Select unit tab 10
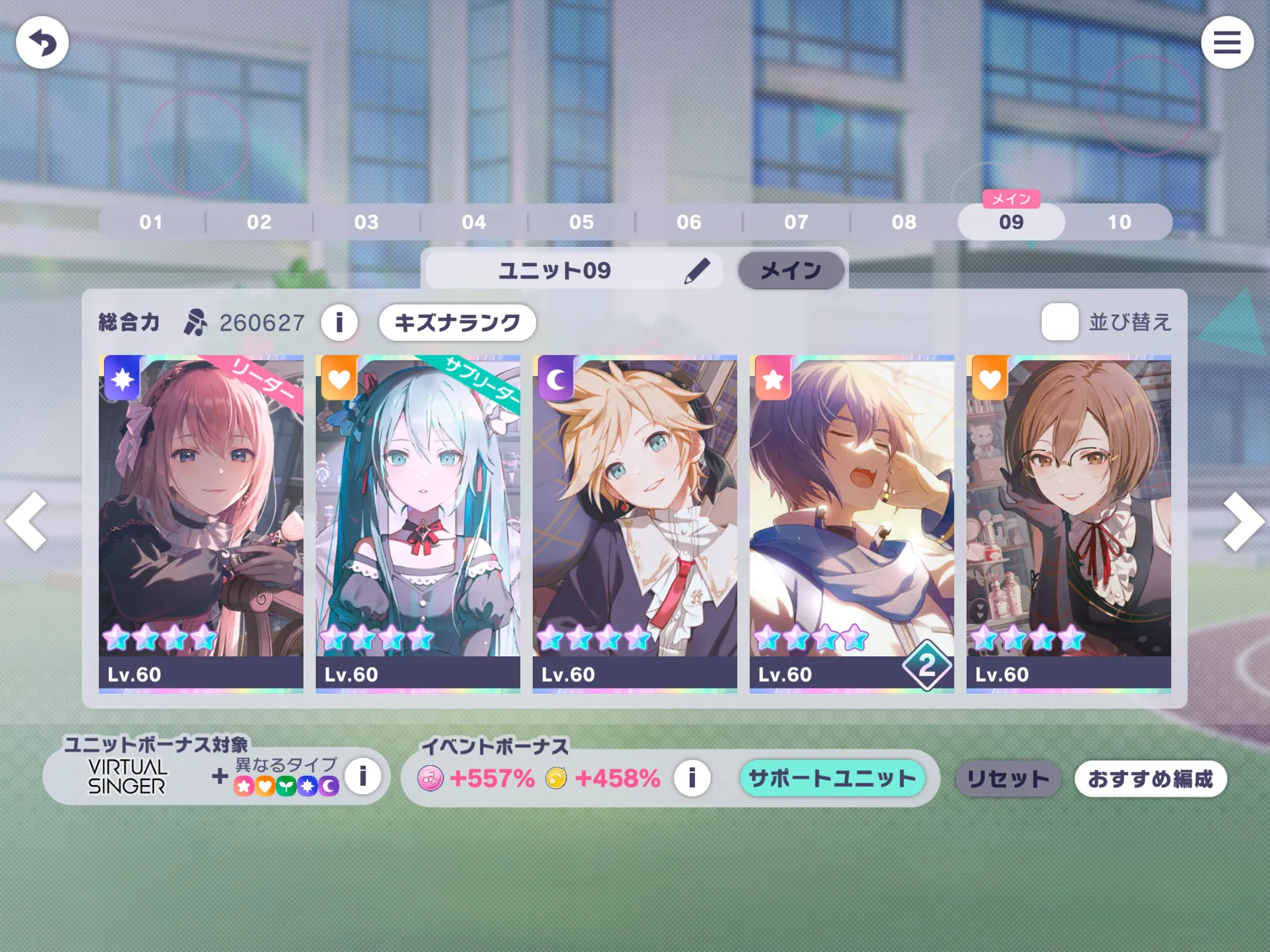The width and height of the screenshot is (1270, 952). click(1119, 222)
